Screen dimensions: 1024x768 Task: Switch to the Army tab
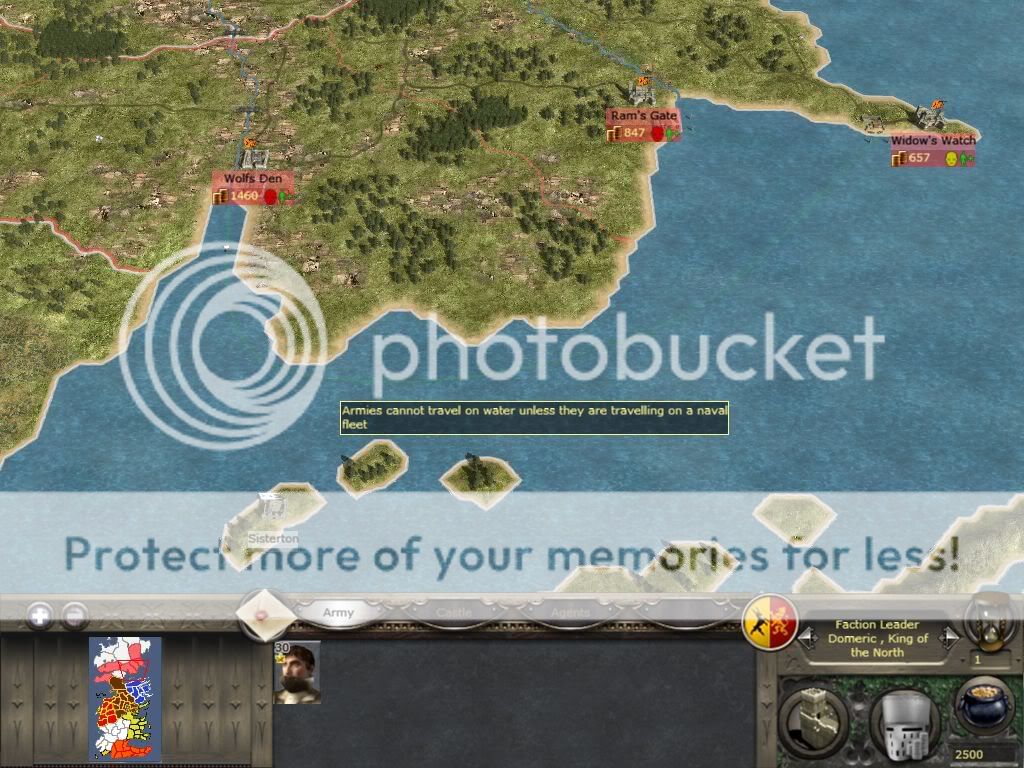(x=338, y=612)
